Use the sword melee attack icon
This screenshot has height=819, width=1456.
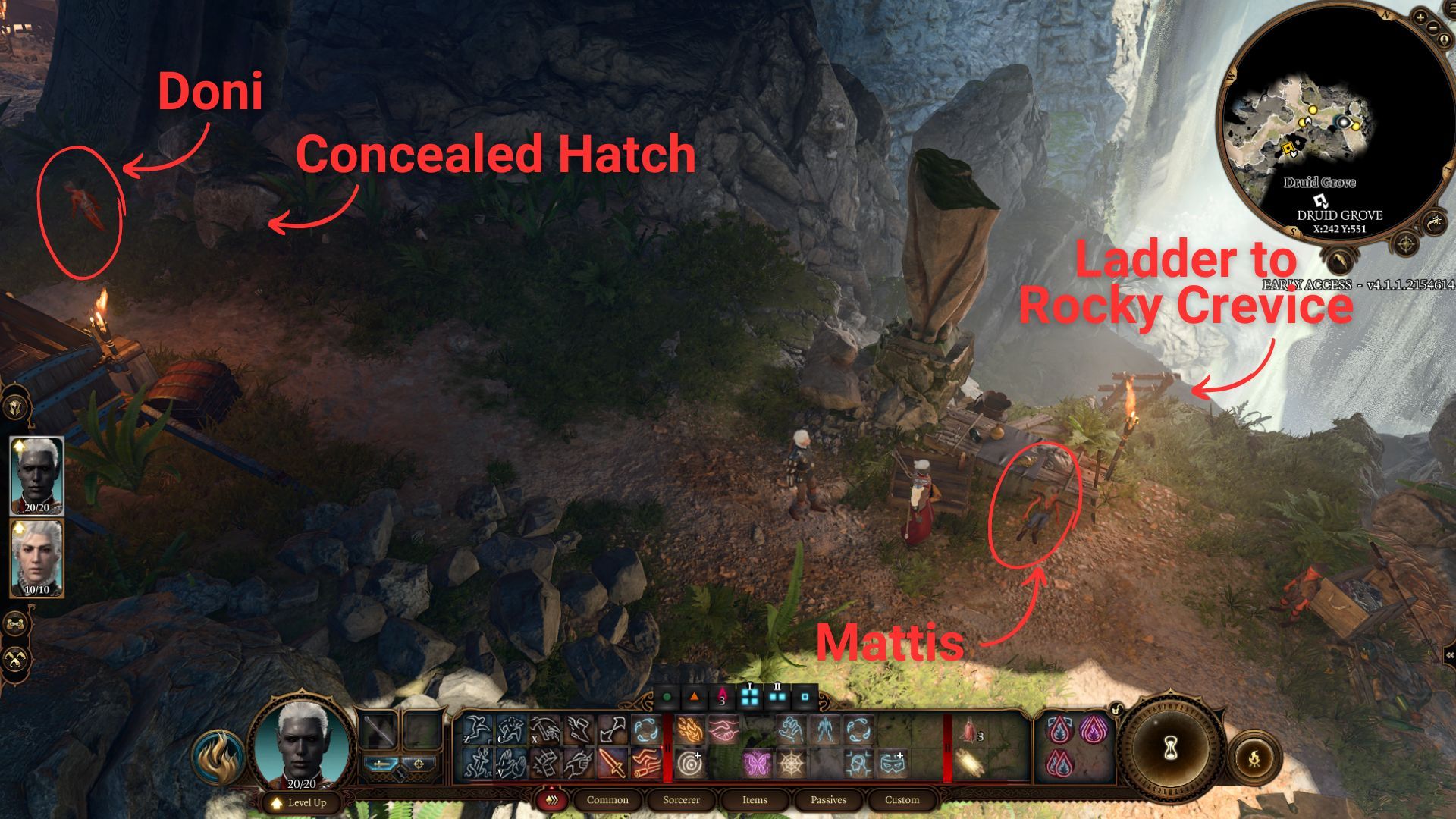click(x=614, y=764)
